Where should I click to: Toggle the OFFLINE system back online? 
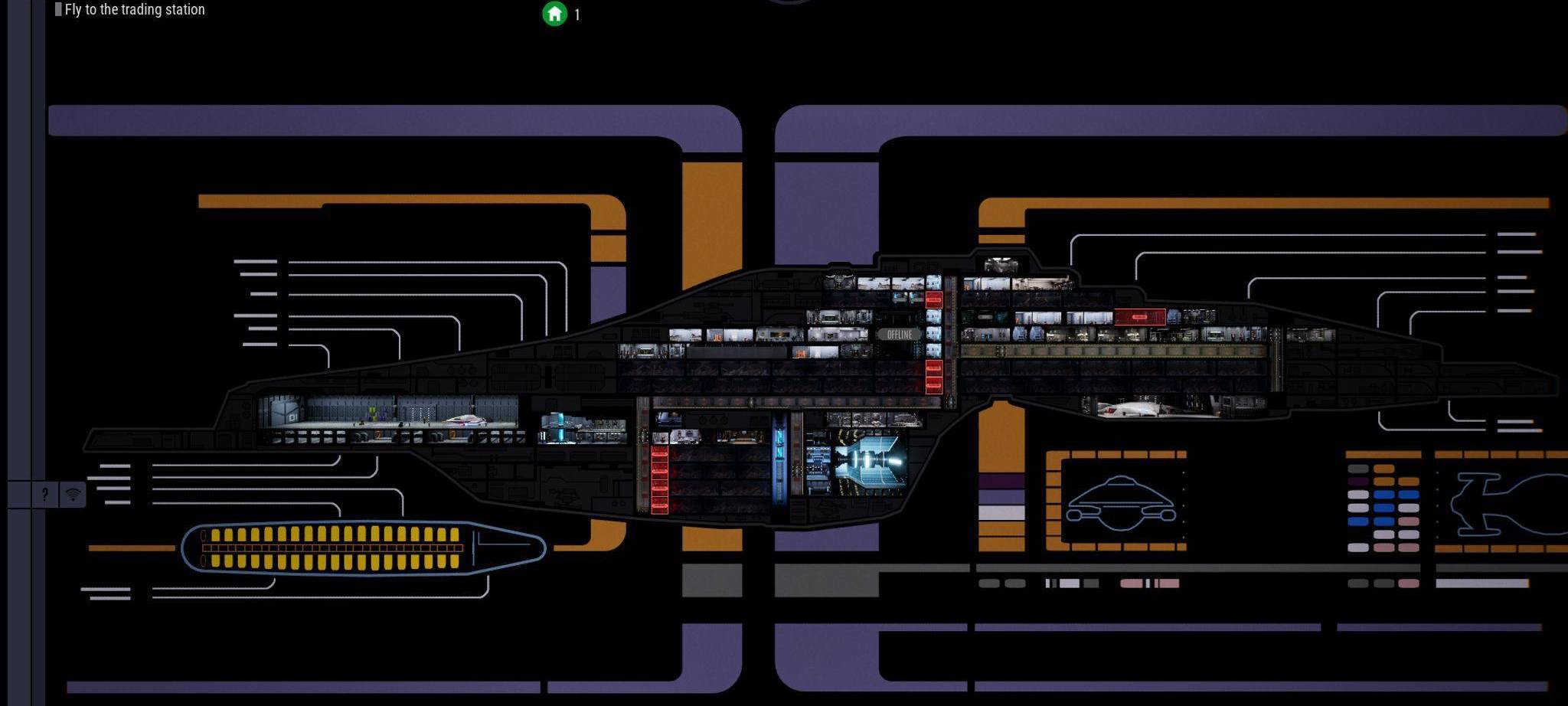(x=900, y=335)
